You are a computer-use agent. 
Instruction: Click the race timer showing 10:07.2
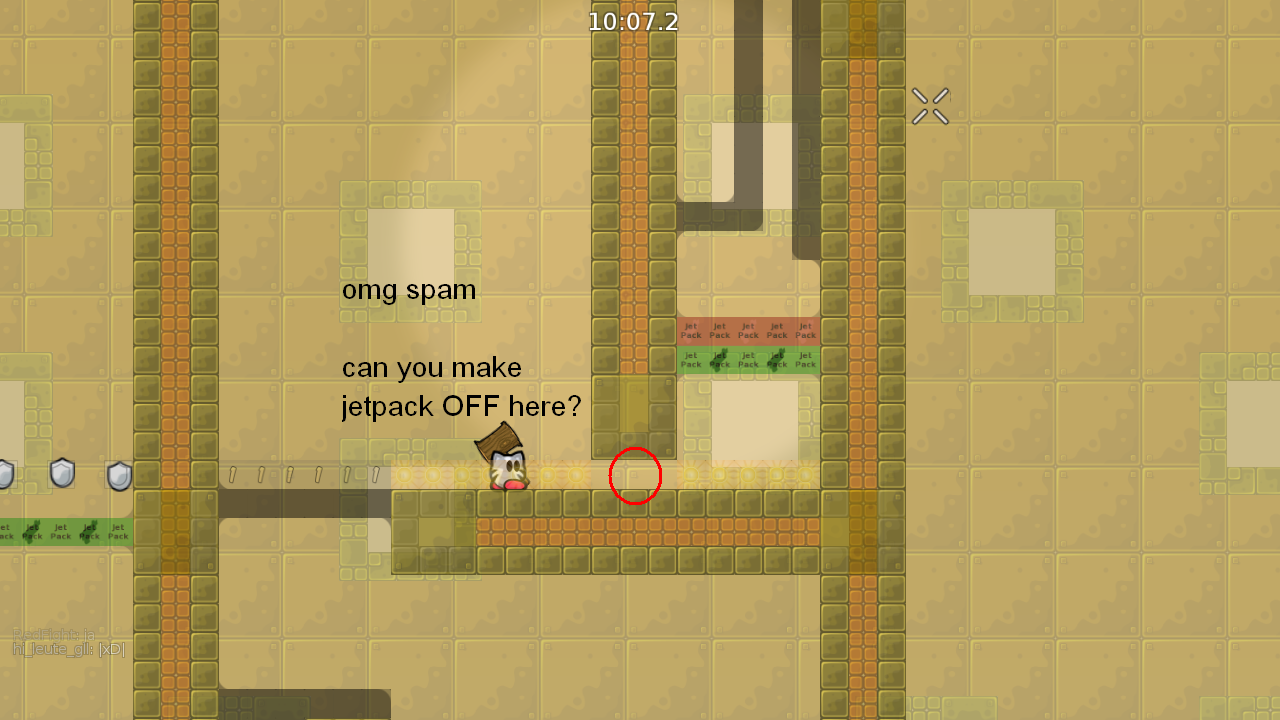pos(633,20)
